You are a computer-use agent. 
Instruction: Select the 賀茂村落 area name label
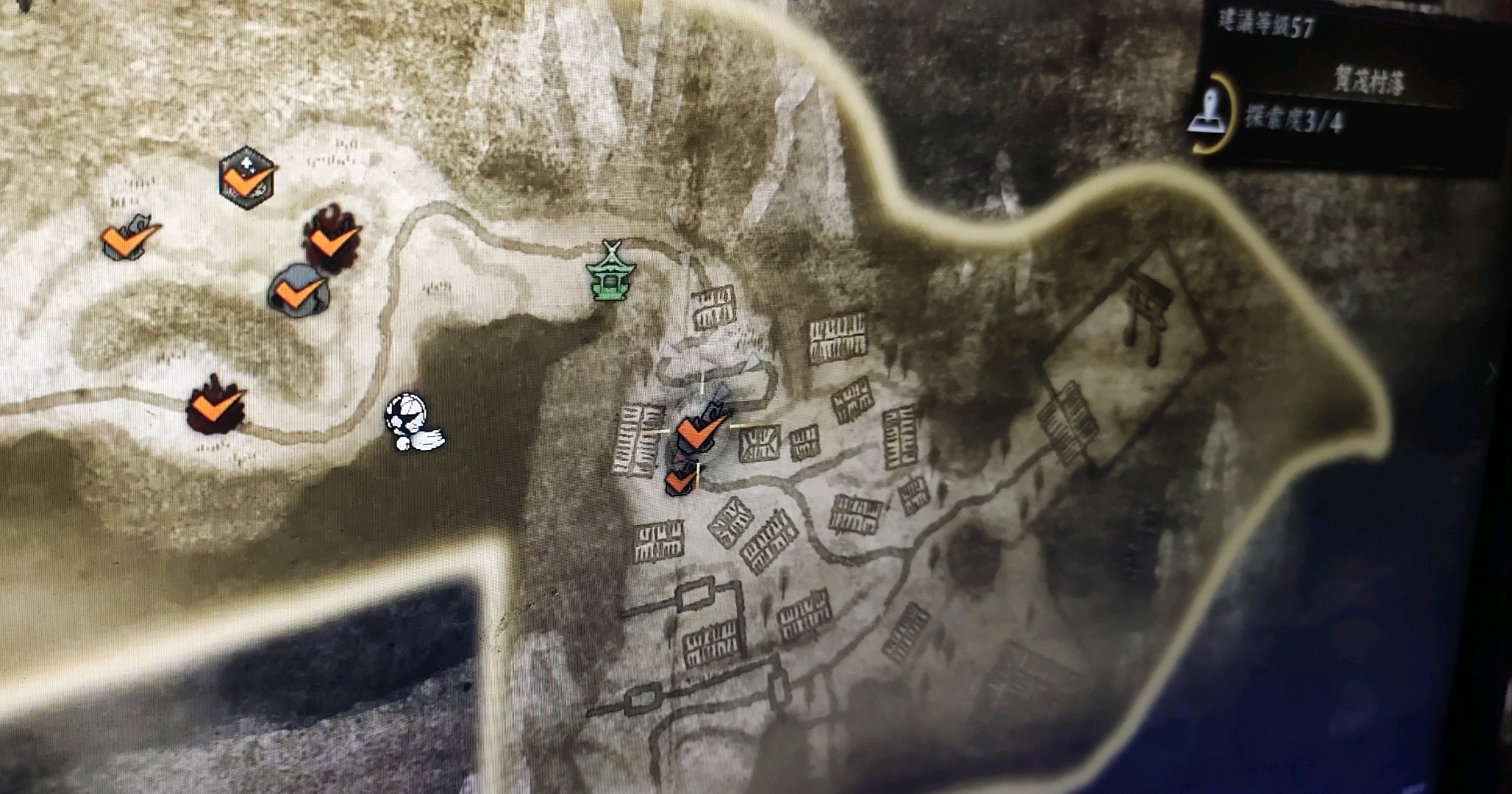pos(1368,82)
